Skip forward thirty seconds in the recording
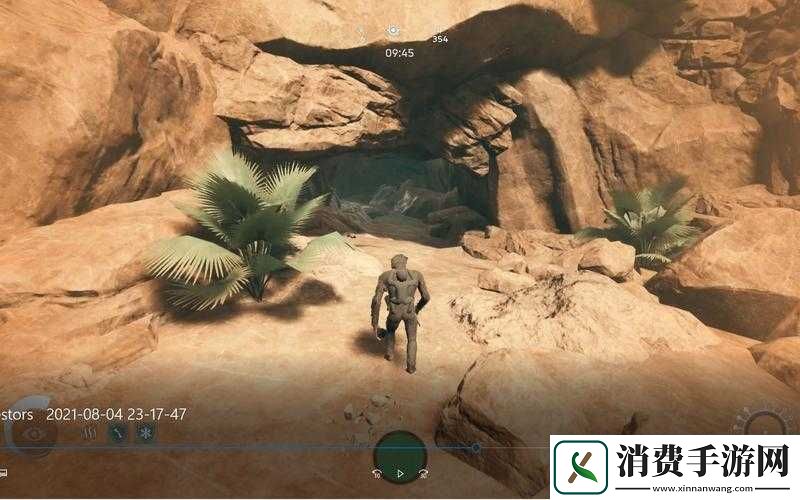The width and height of the screenshot is (800, 500). 424,473
